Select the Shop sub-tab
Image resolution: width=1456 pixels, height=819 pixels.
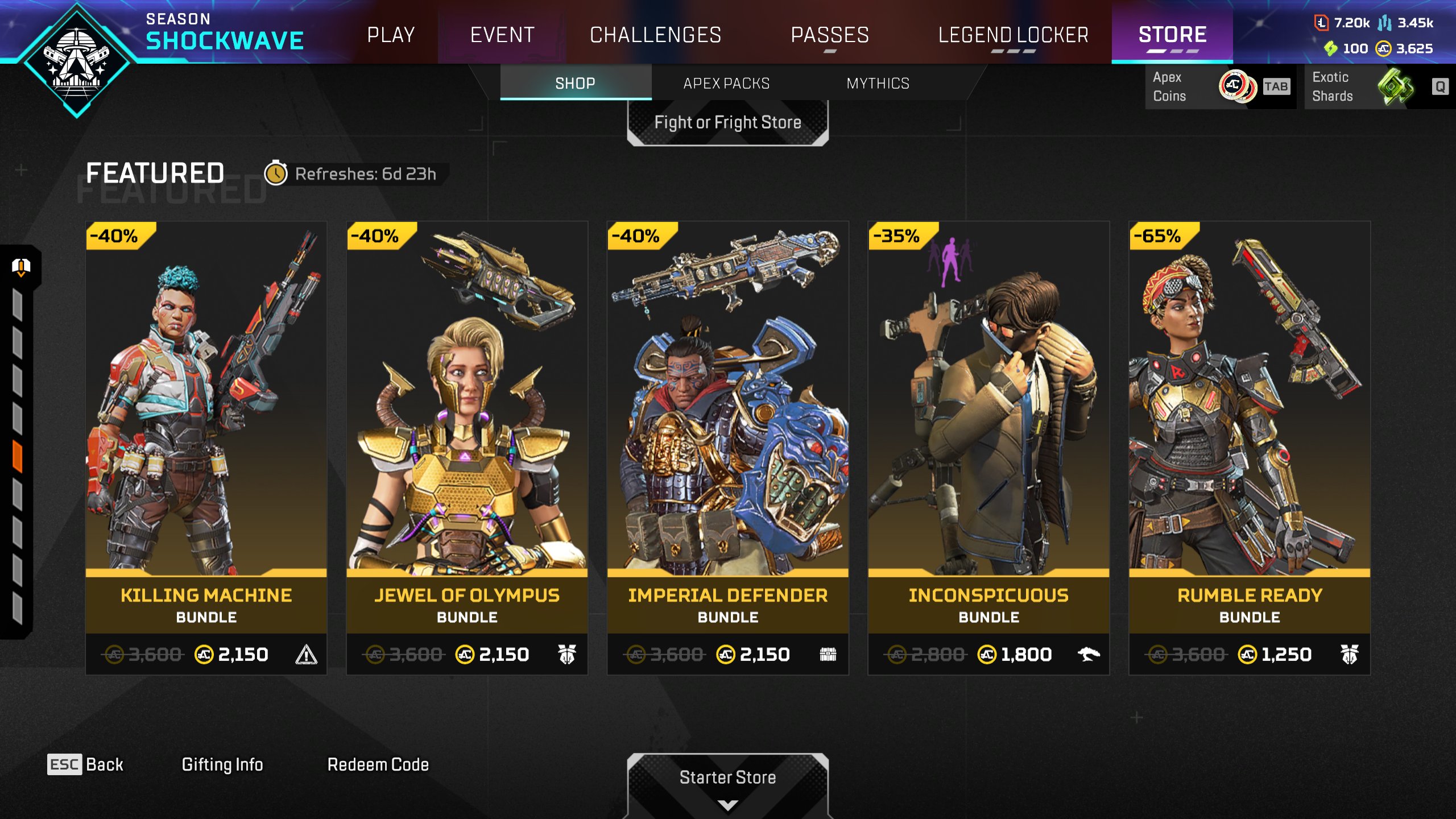[575, 84]
